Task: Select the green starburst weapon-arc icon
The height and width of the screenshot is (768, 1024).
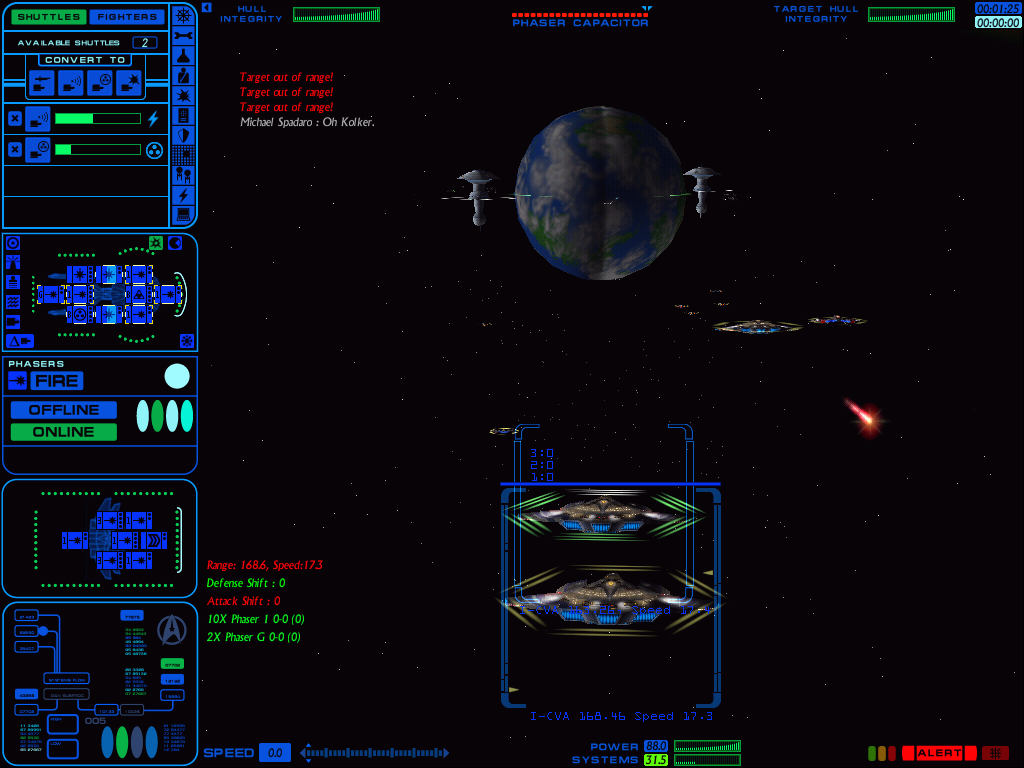Action: click(x=156, y=243)
